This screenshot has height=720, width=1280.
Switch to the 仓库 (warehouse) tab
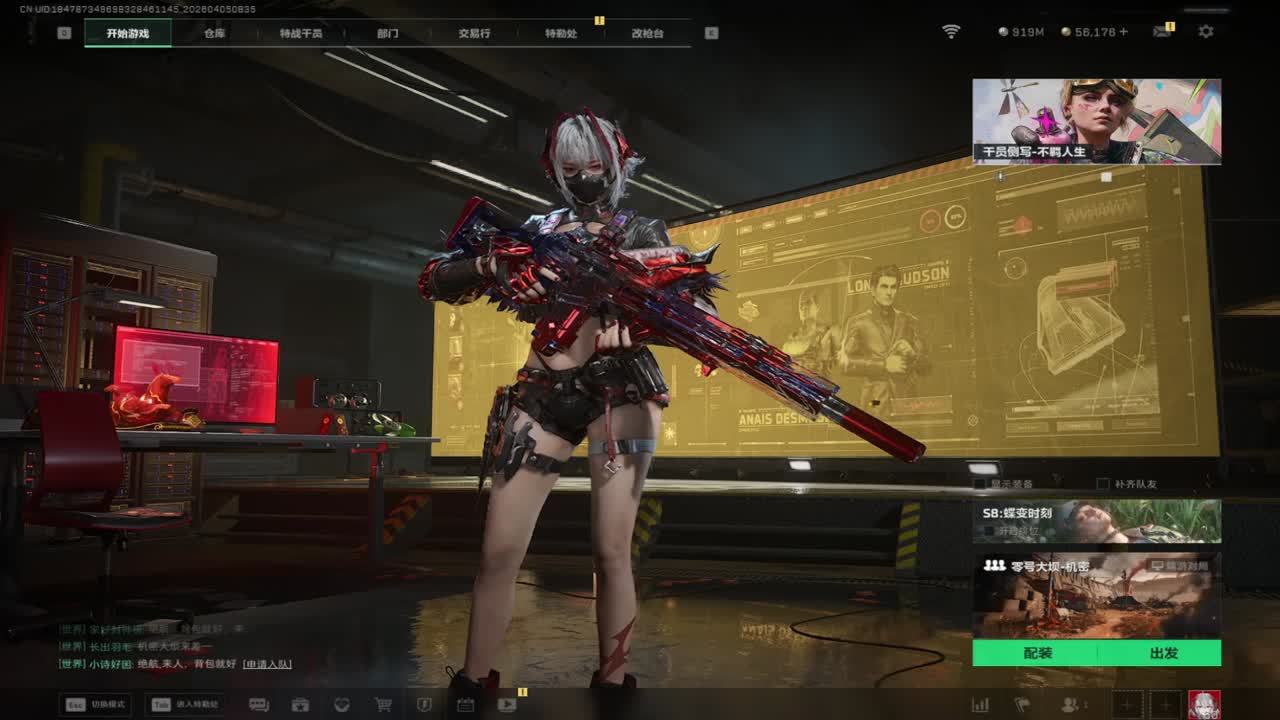[x=214, y=33]
